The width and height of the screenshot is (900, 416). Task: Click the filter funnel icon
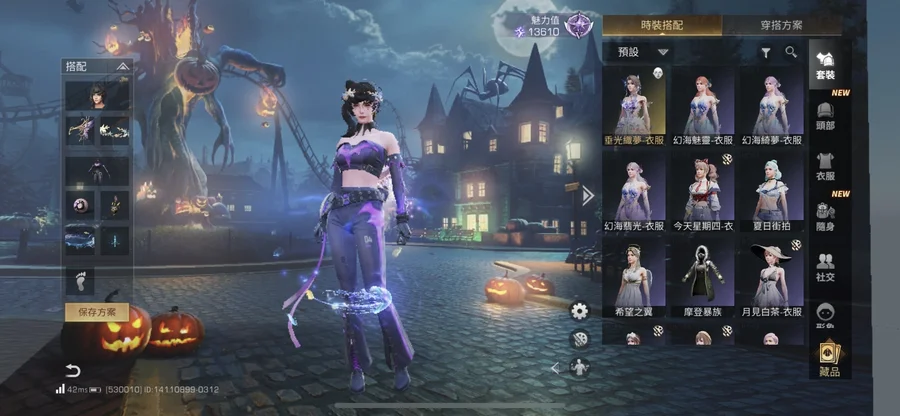(x=766, y=52)
